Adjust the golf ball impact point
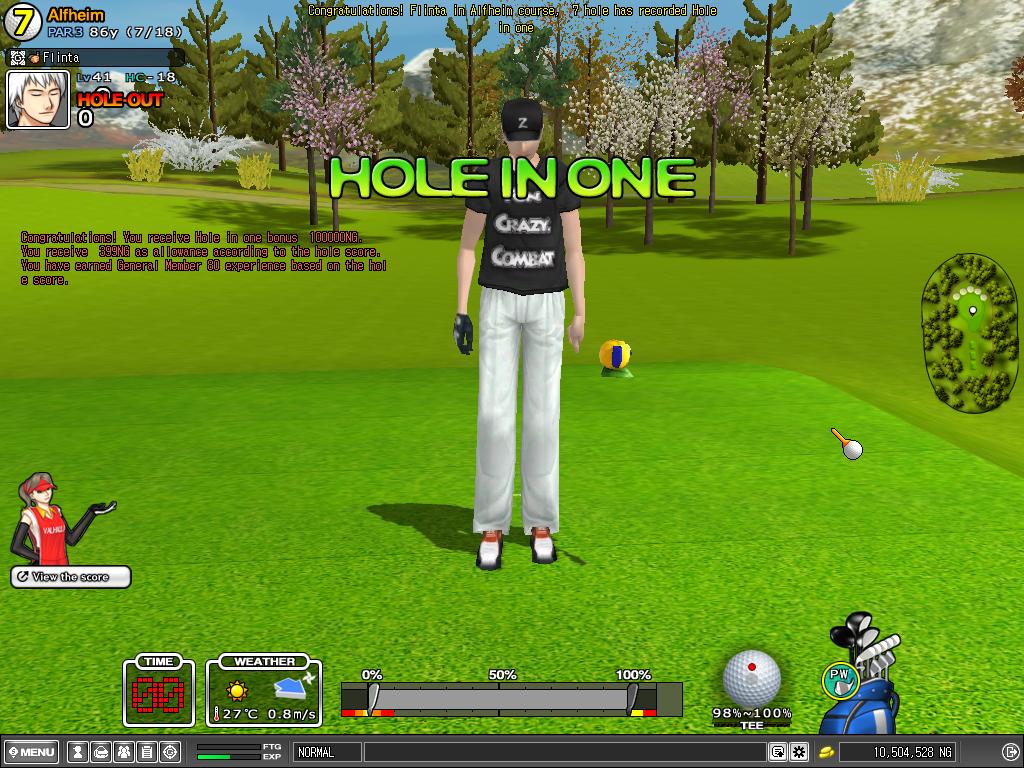The width and height of the screenshot is (1024, 768). click(751, 677)
